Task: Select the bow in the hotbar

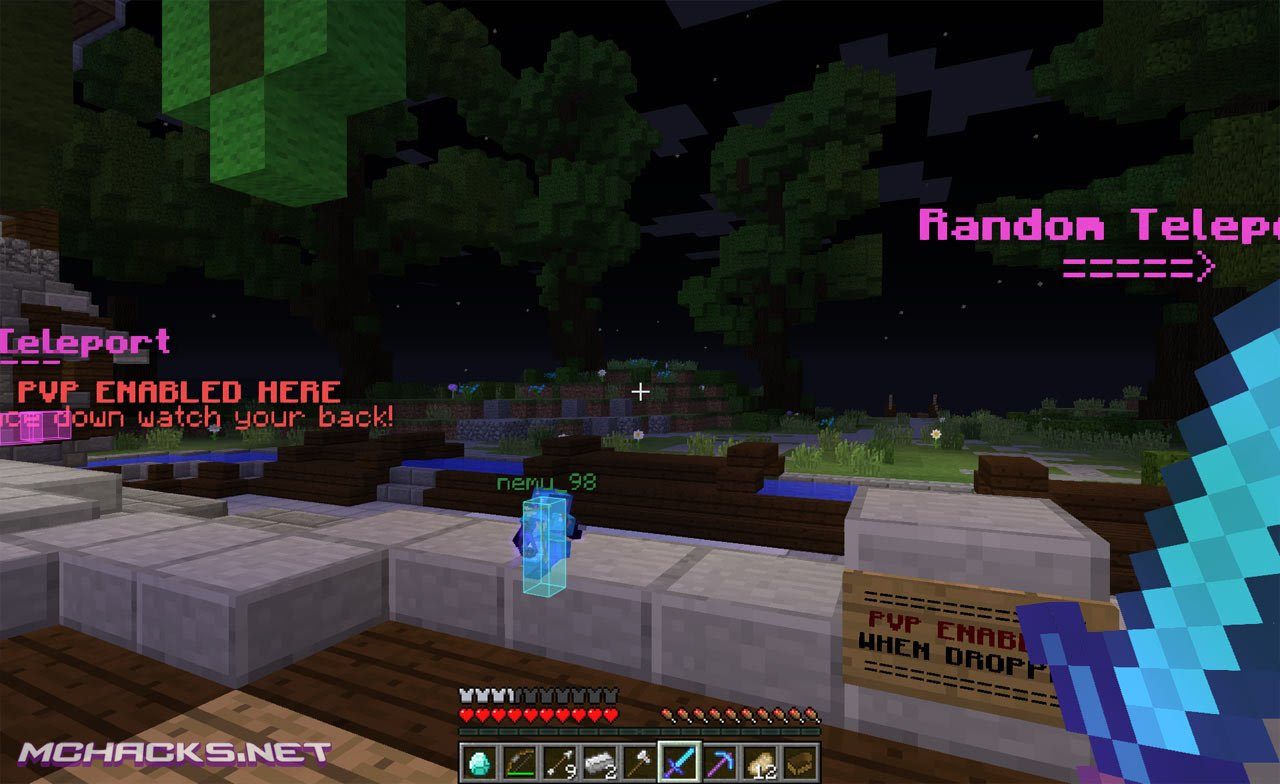Action: pos(519,762)
